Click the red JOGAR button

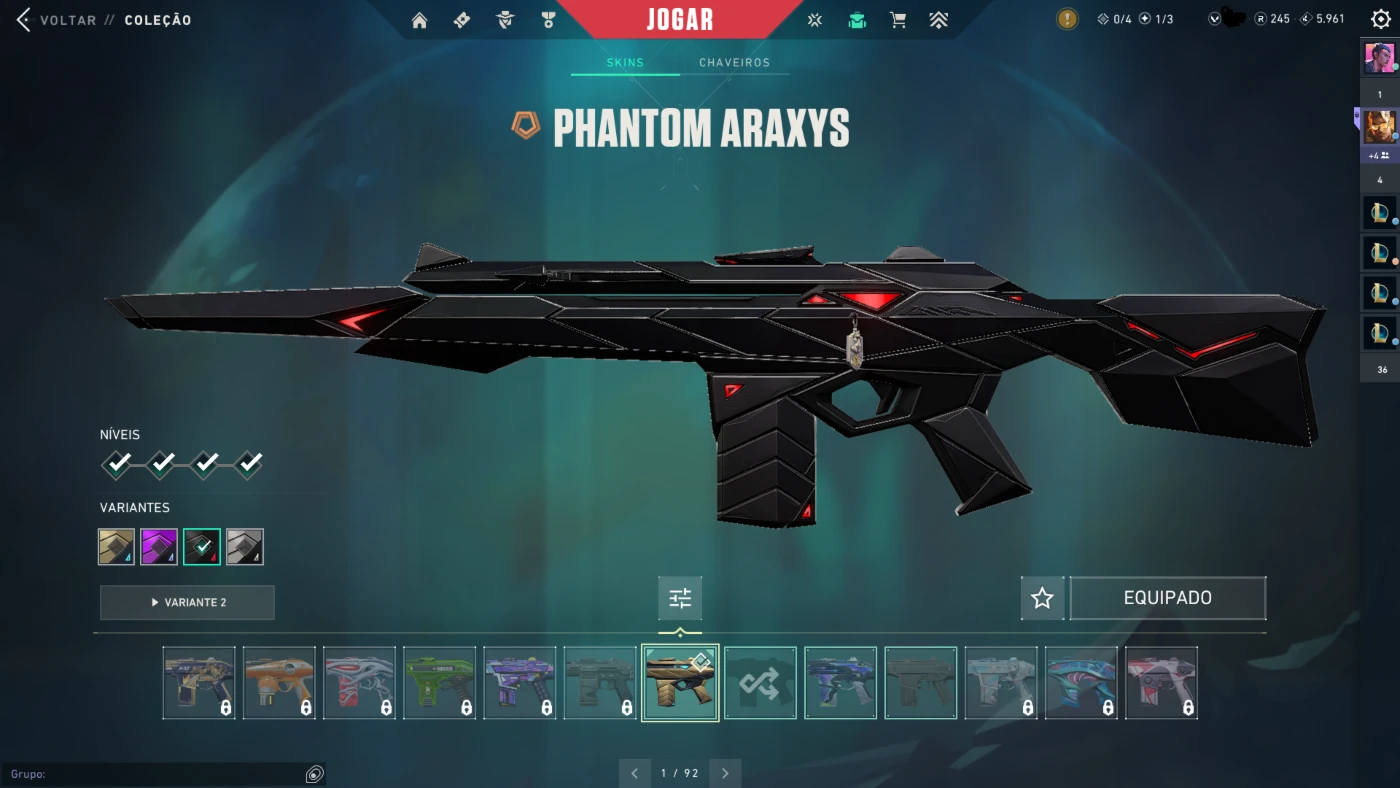[680, 20]
